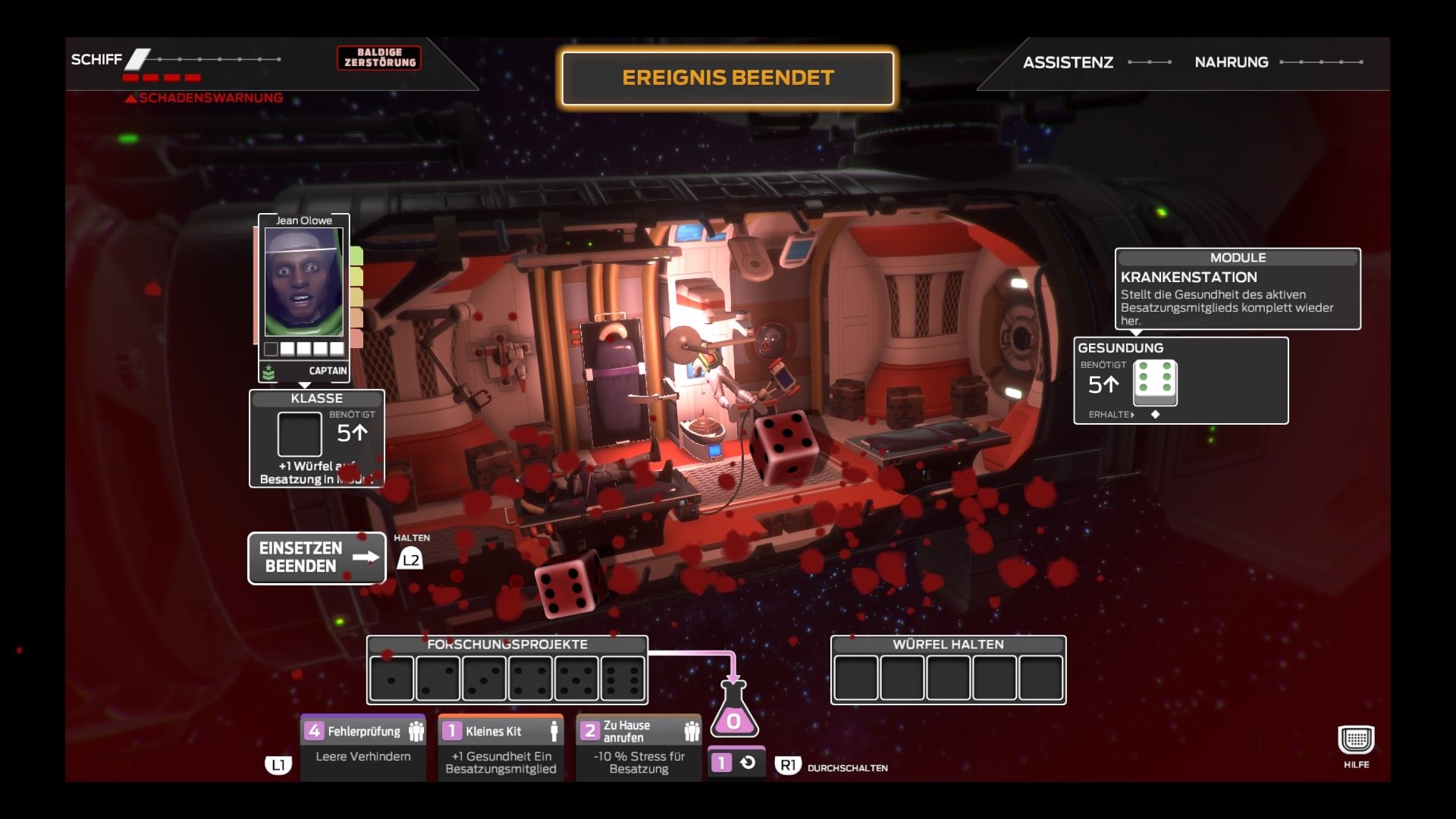Image resolution: width=1456 pixels, height=819 pixels.
Task: Switch focus to the Nahrung tab
Action: [x=1232, y=62]
